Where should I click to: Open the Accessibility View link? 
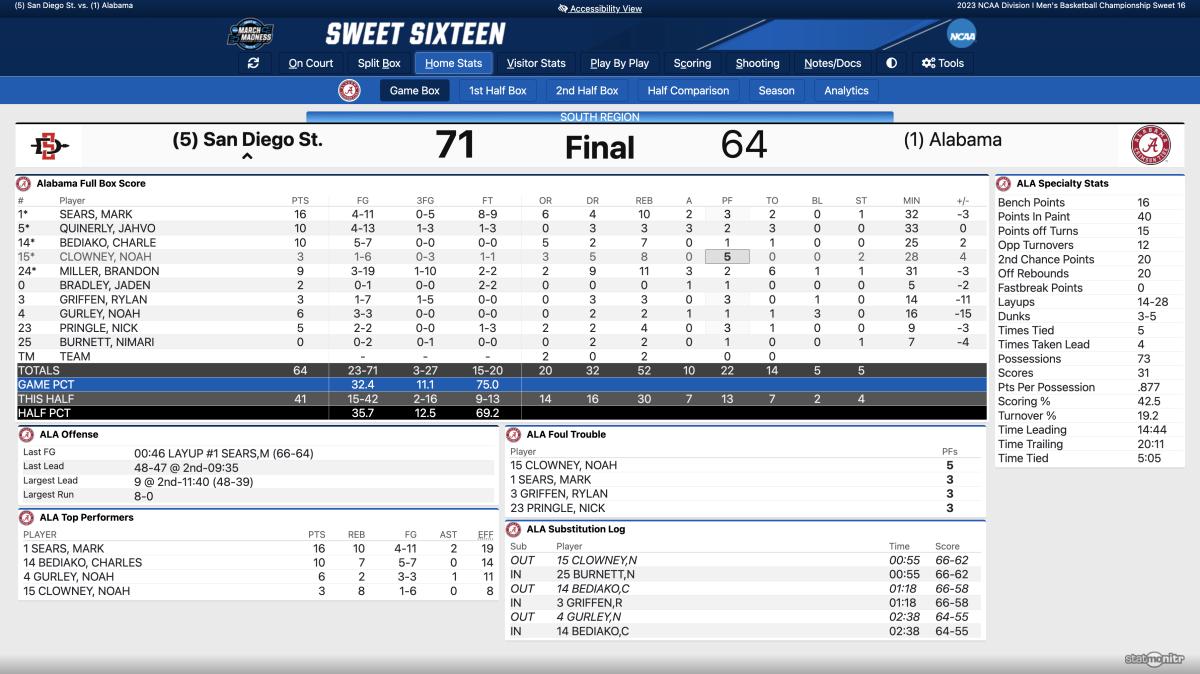pos(600,9)
